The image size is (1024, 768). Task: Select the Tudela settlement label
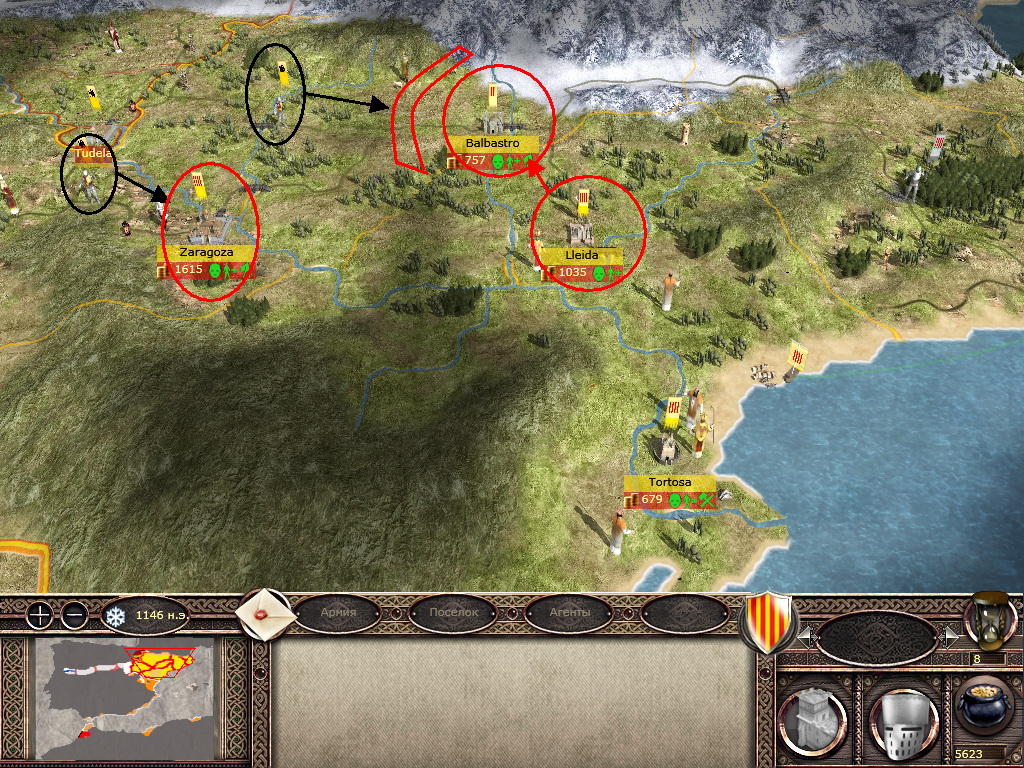point(92,155)
